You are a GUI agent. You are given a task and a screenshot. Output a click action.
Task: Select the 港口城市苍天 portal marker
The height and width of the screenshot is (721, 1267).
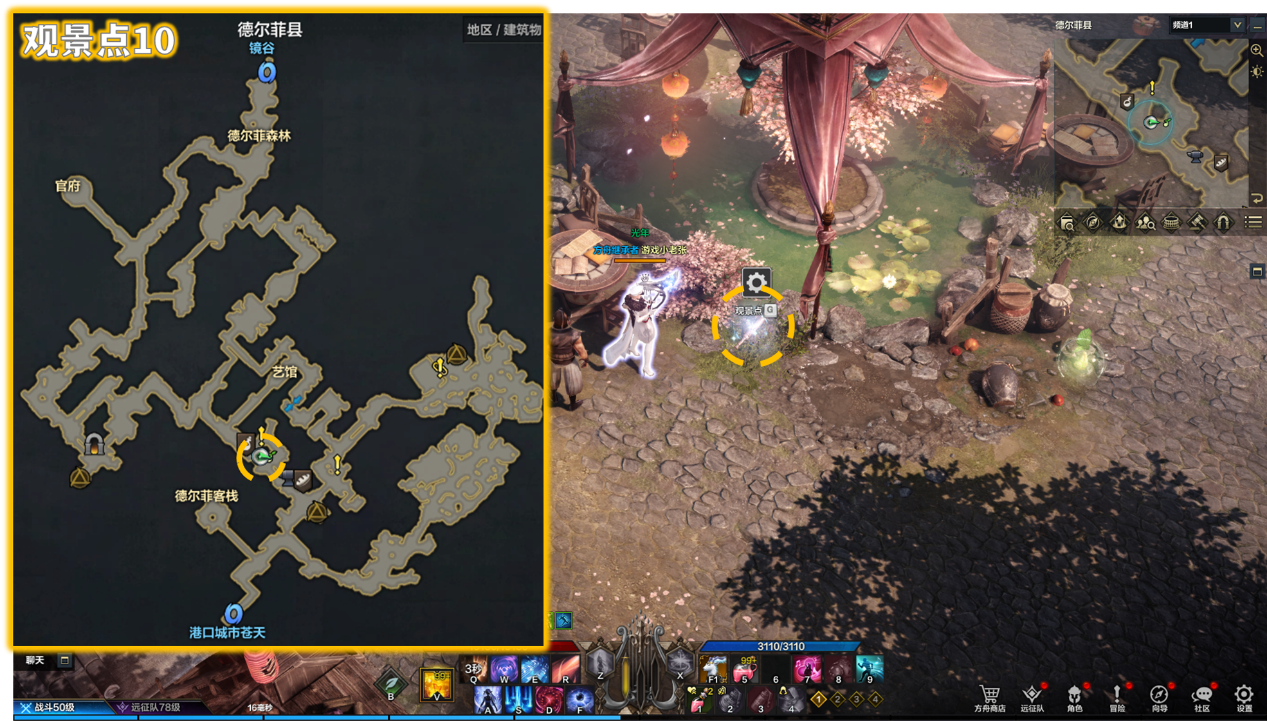(x=234, y=613)
